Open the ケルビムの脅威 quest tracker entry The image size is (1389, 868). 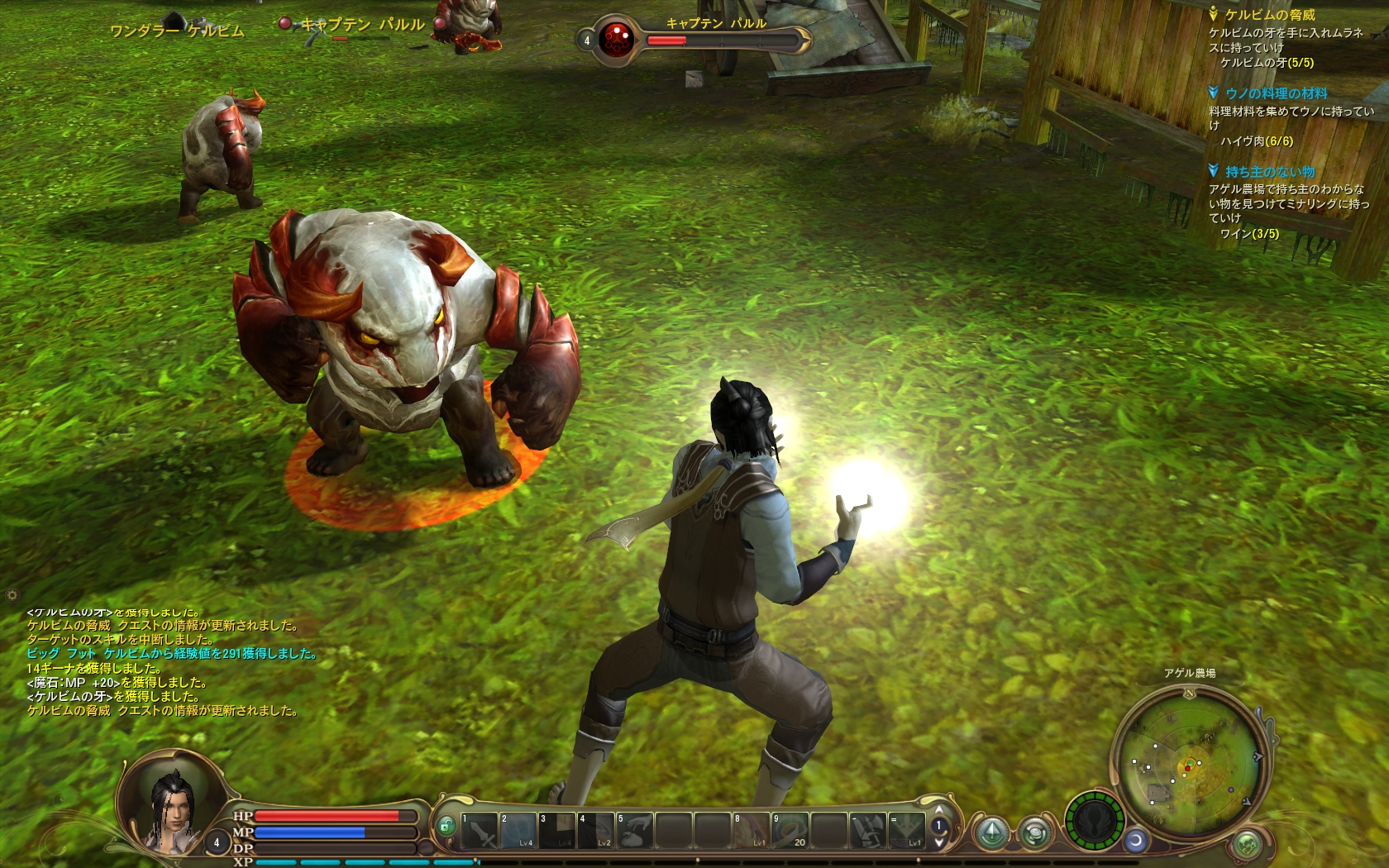tap(1269, 15)
